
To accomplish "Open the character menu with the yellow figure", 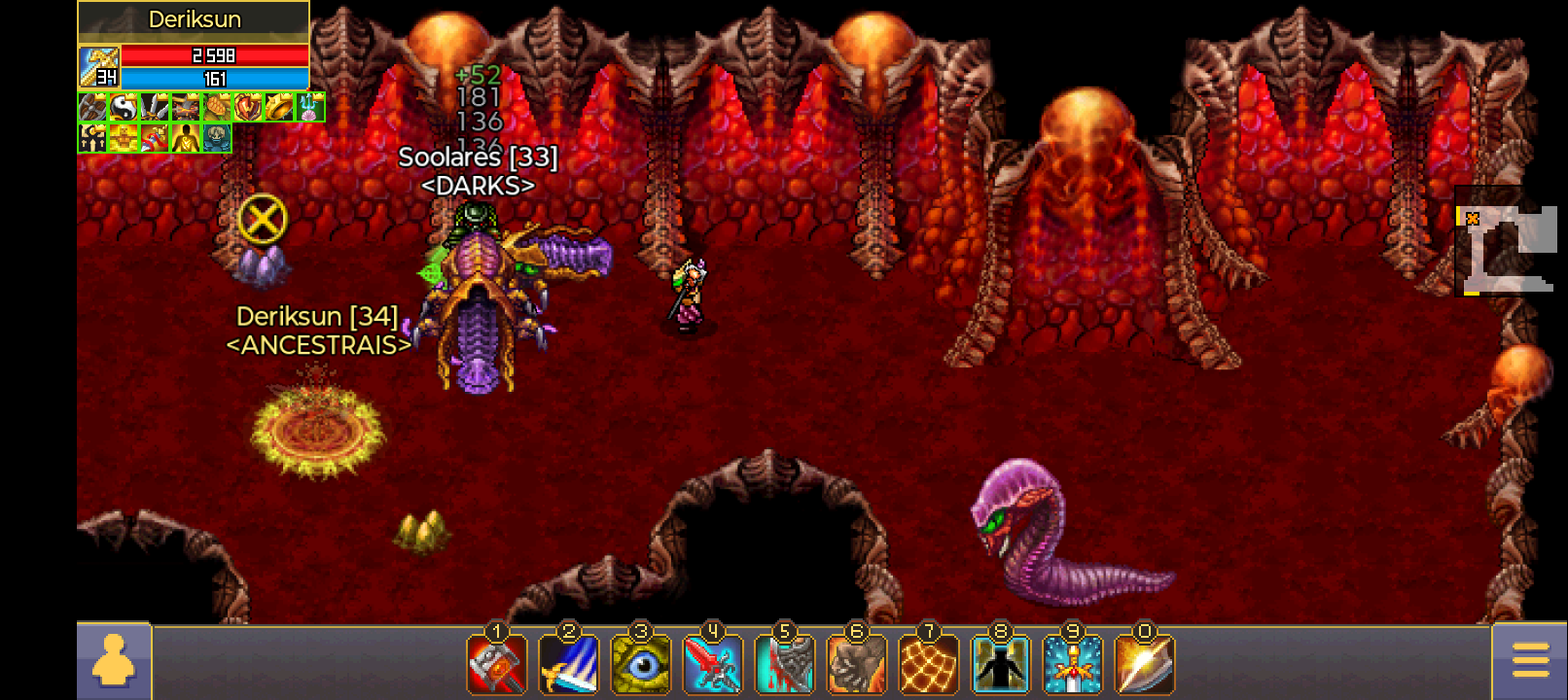I will (114, 662).
